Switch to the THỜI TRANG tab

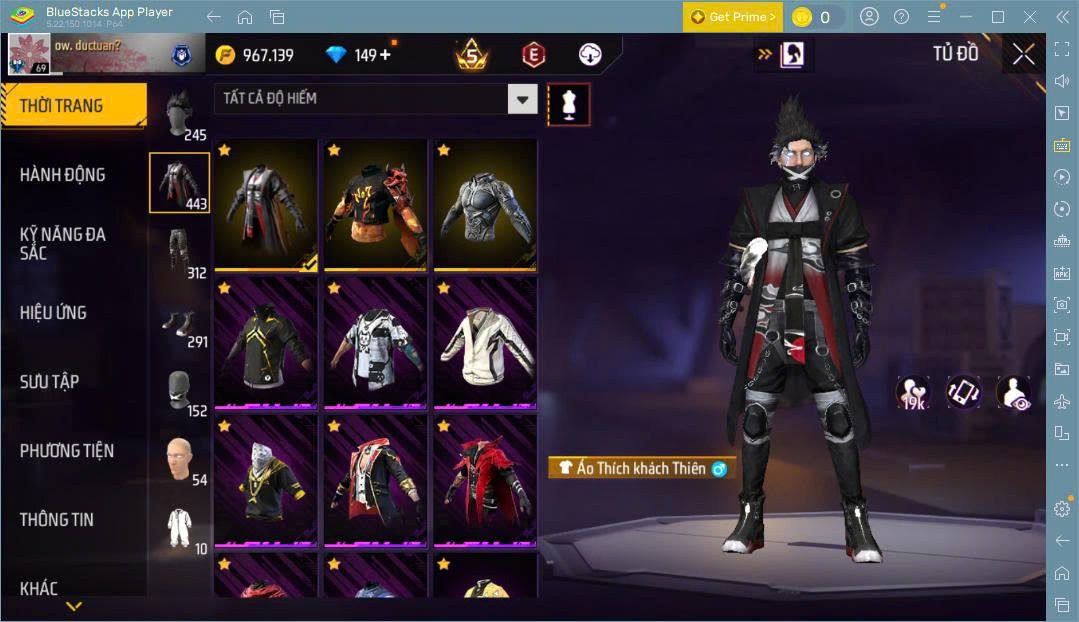(x=73, y=105)
